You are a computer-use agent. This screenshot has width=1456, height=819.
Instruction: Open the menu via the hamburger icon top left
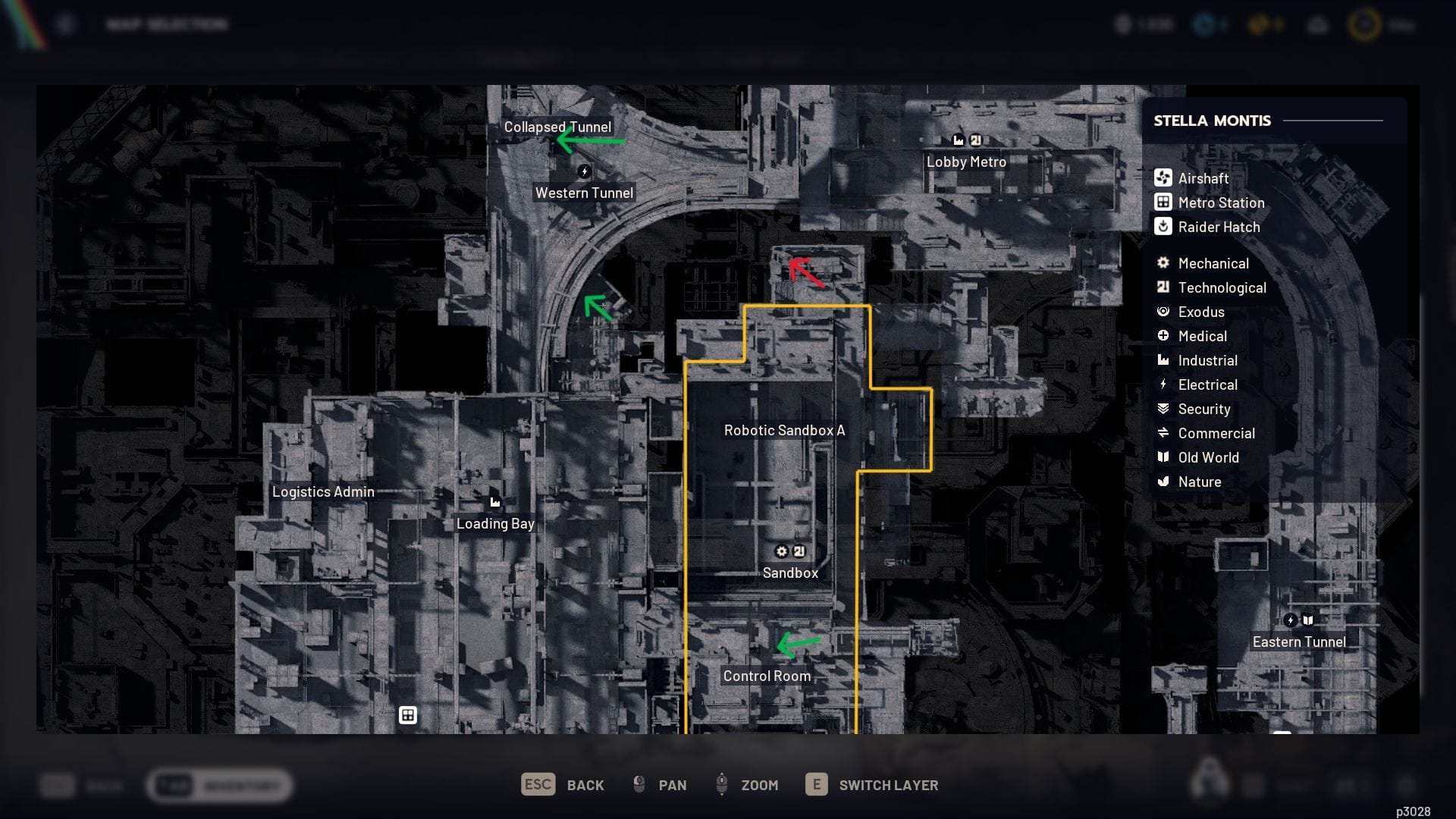pyautogui.click(x=64, y=24)
